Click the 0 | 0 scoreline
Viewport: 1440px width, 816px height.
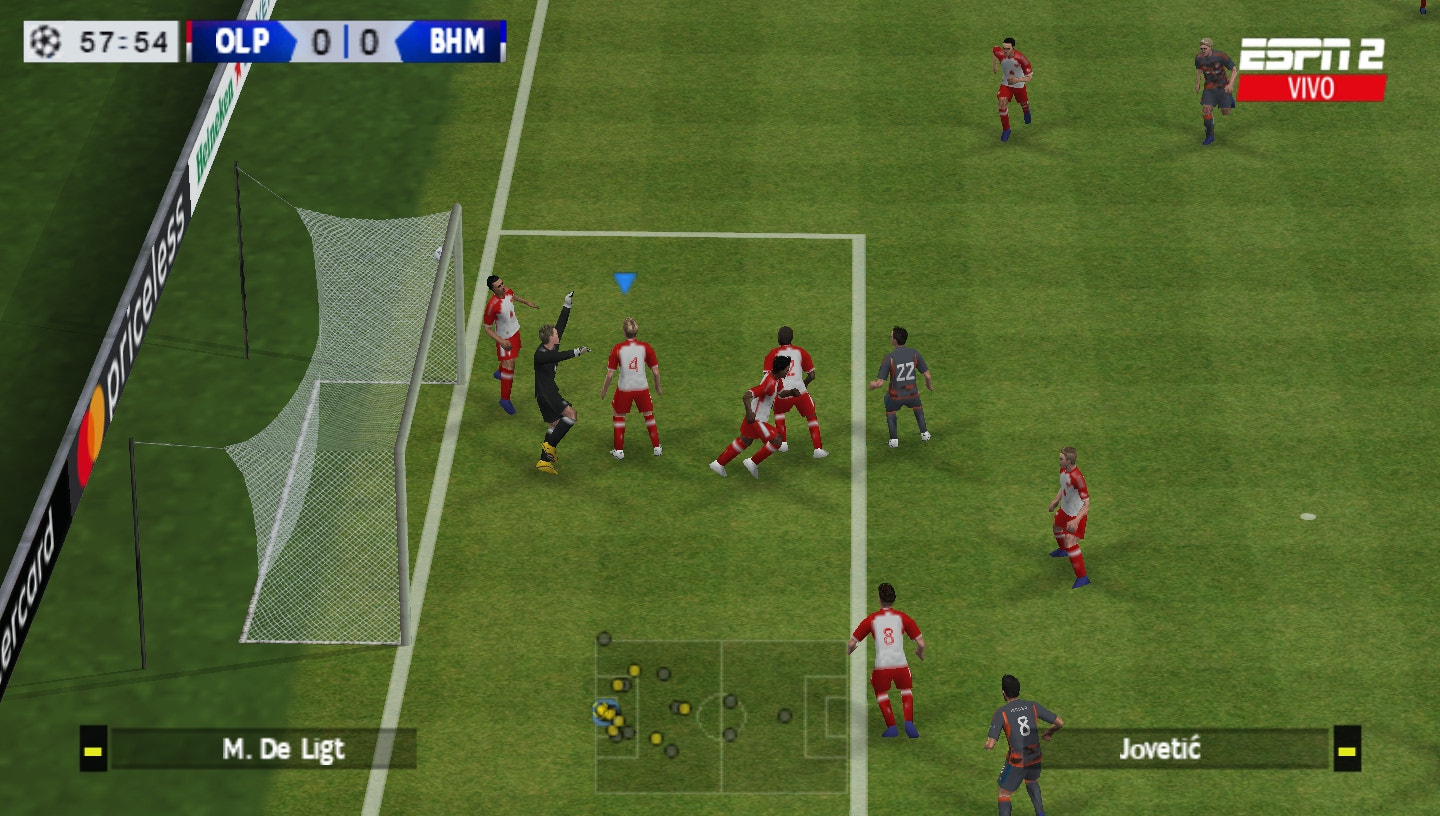[347, 43]
